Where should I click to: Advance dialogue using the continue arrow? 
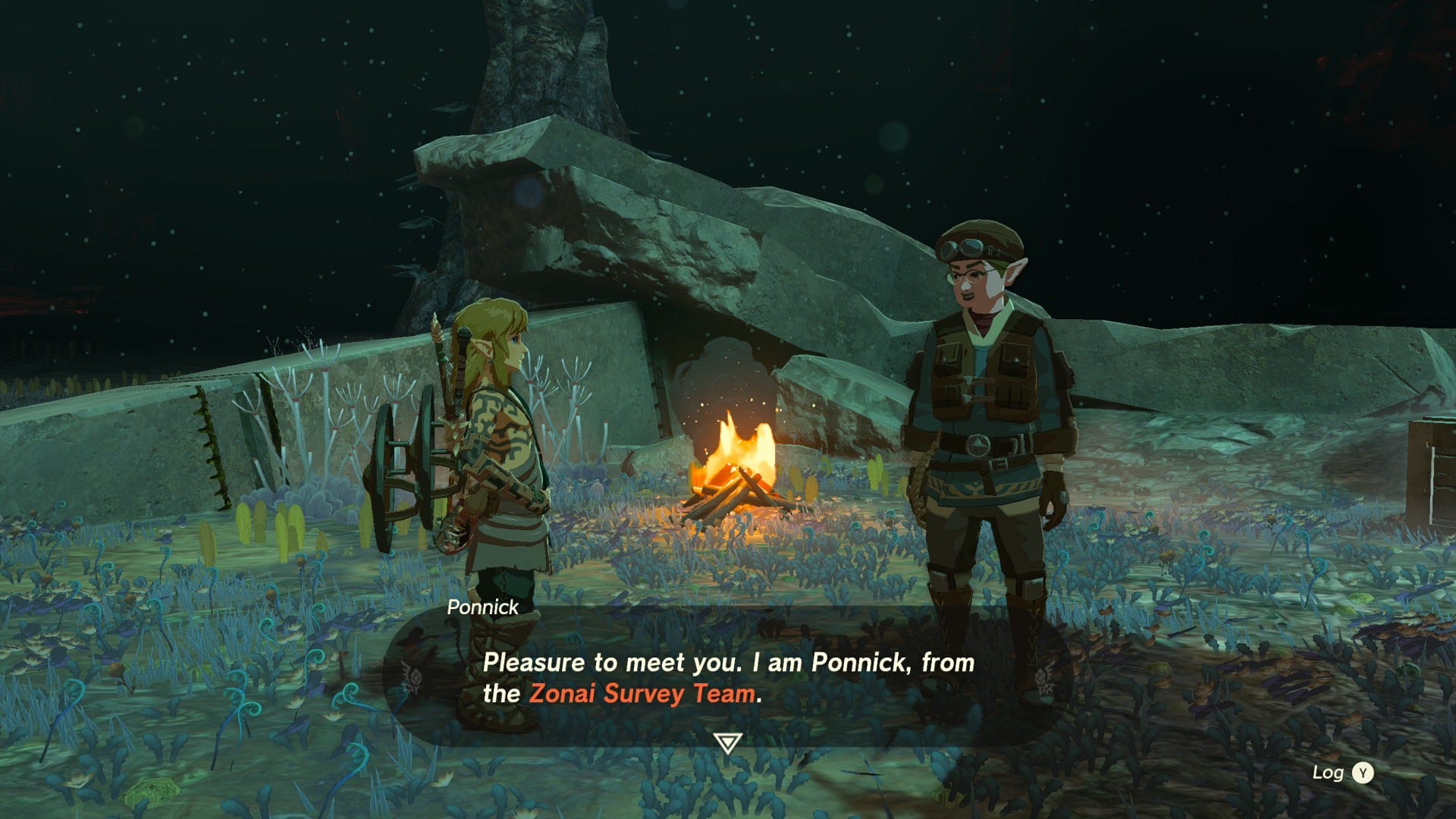(x=727, y=742)
